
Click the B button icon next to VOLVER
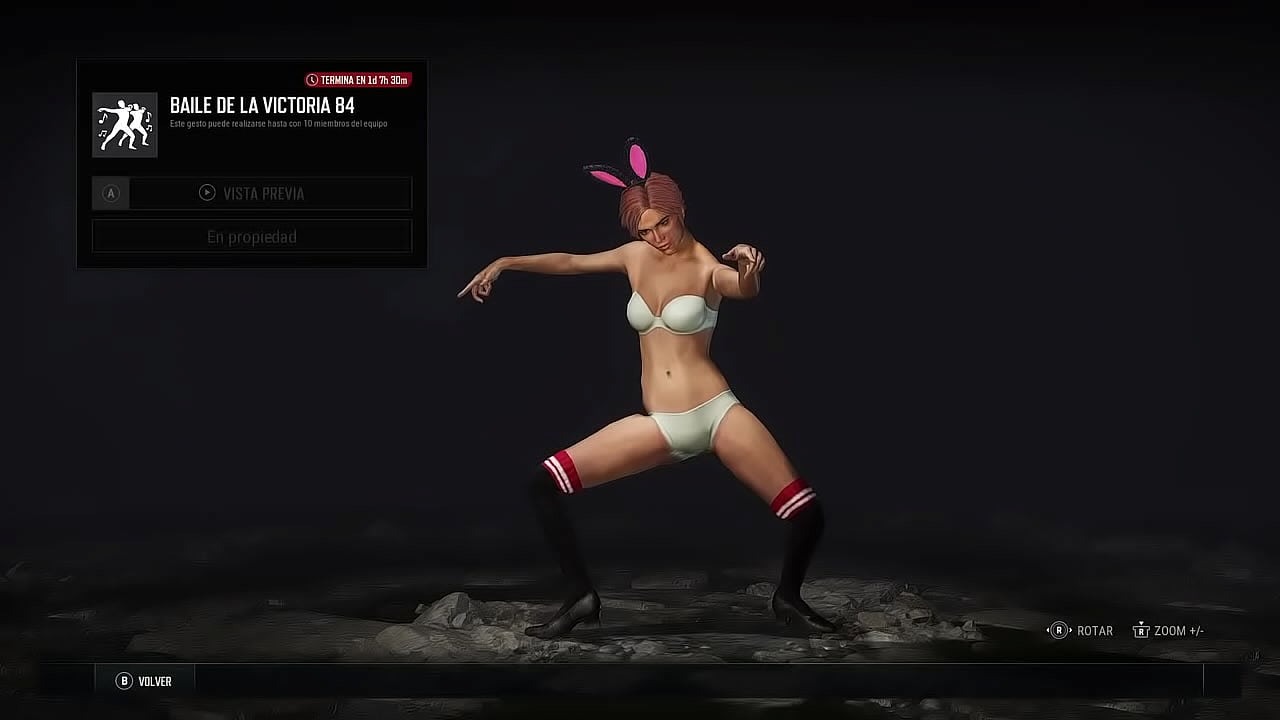pos(122,680)
